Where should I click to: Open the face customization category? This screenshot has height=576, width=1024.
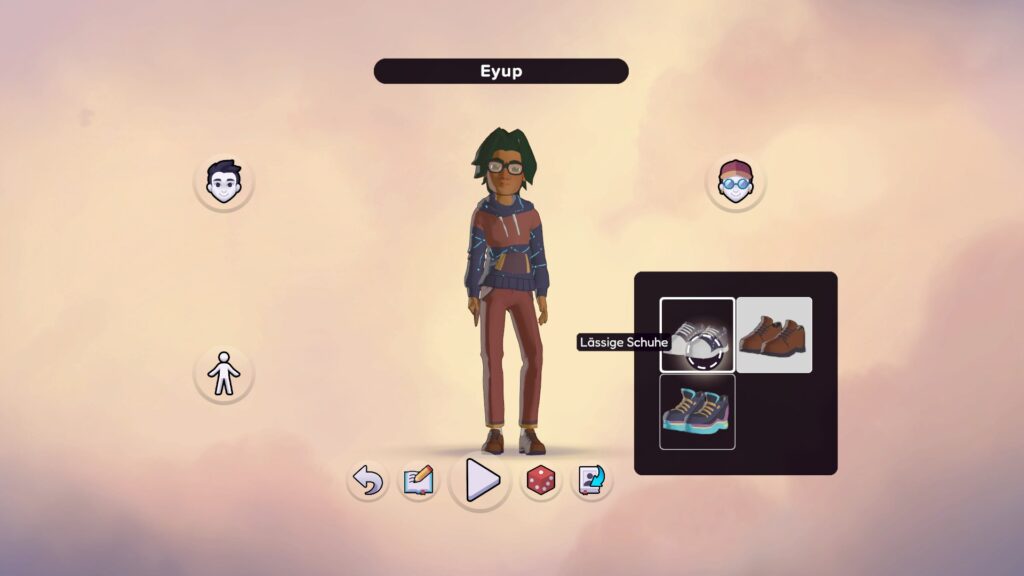click(x=224, y=182)
